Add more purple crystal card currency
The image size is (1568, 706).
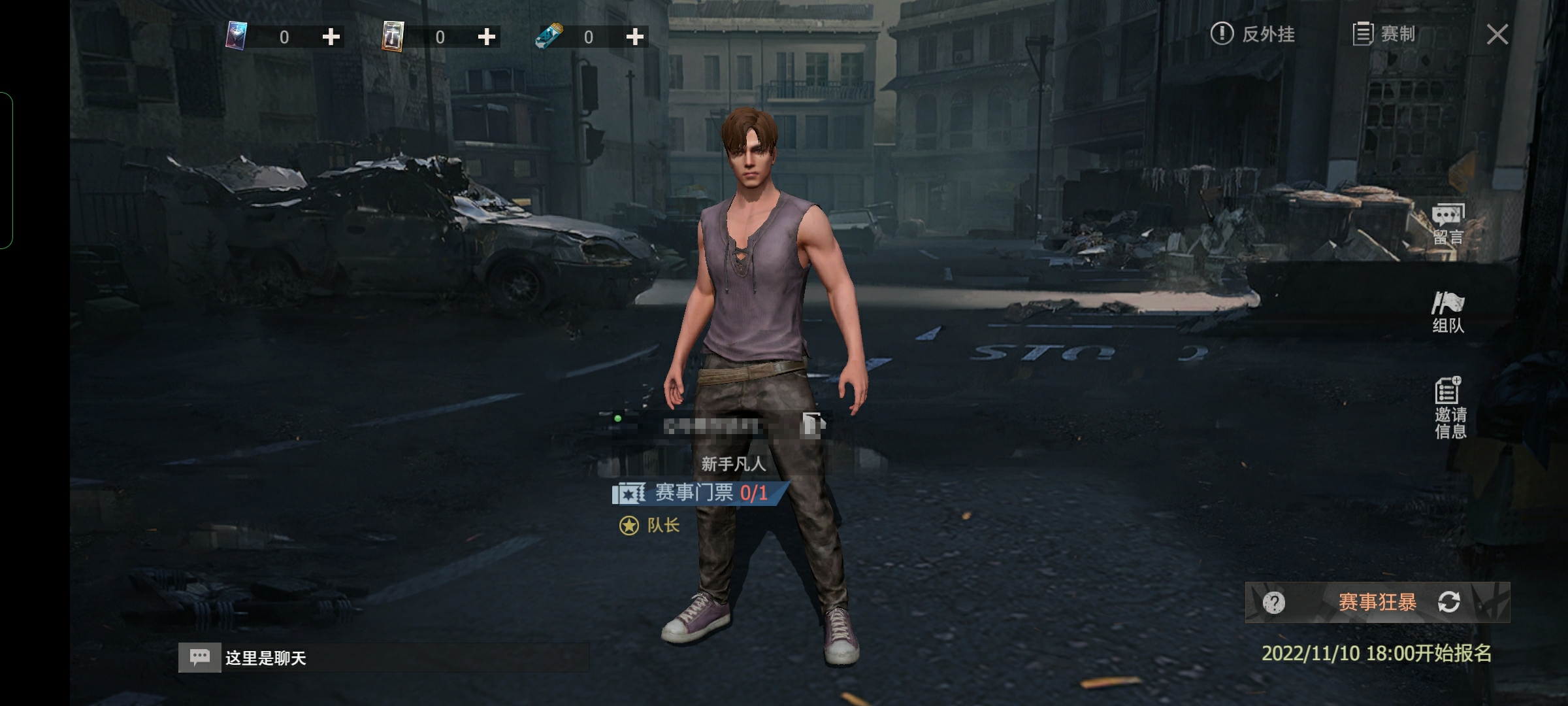pyautogui.click(x=331, y=37)
